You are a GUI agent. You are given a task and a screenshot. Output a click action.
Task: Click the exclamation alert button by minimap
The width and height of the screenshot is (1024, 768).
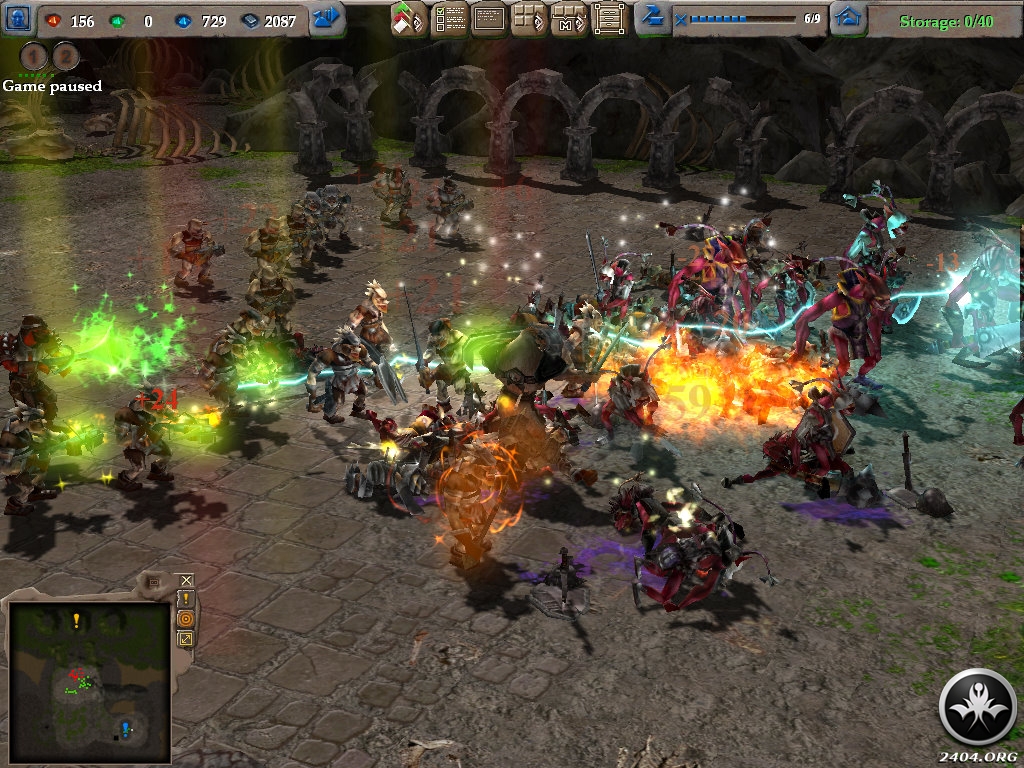point(186,599)
